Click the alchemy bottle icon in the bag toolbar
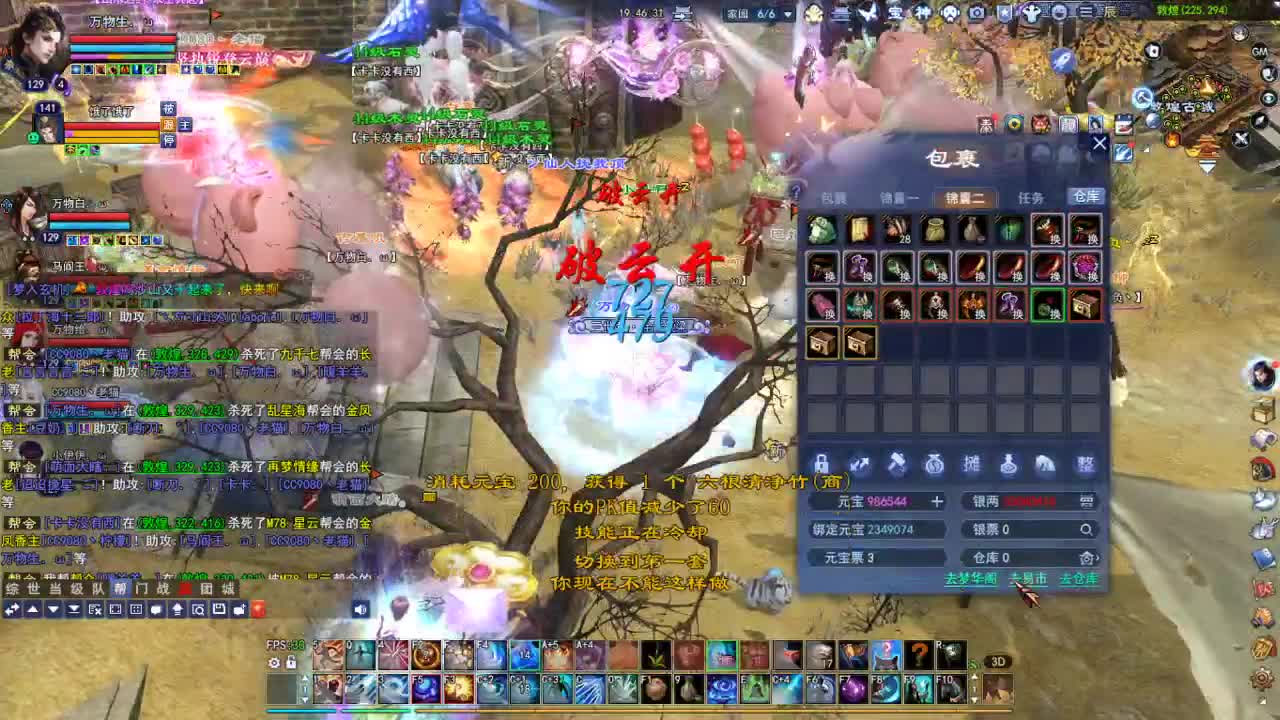 coord(1009,463)
